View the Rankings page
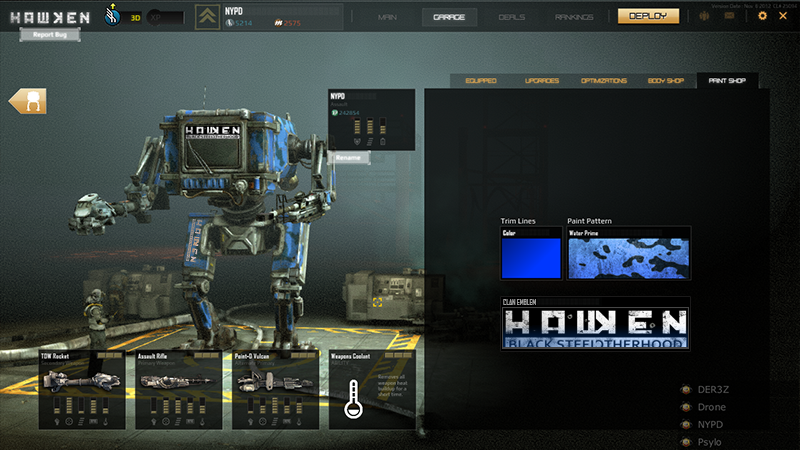 [573, 17]
